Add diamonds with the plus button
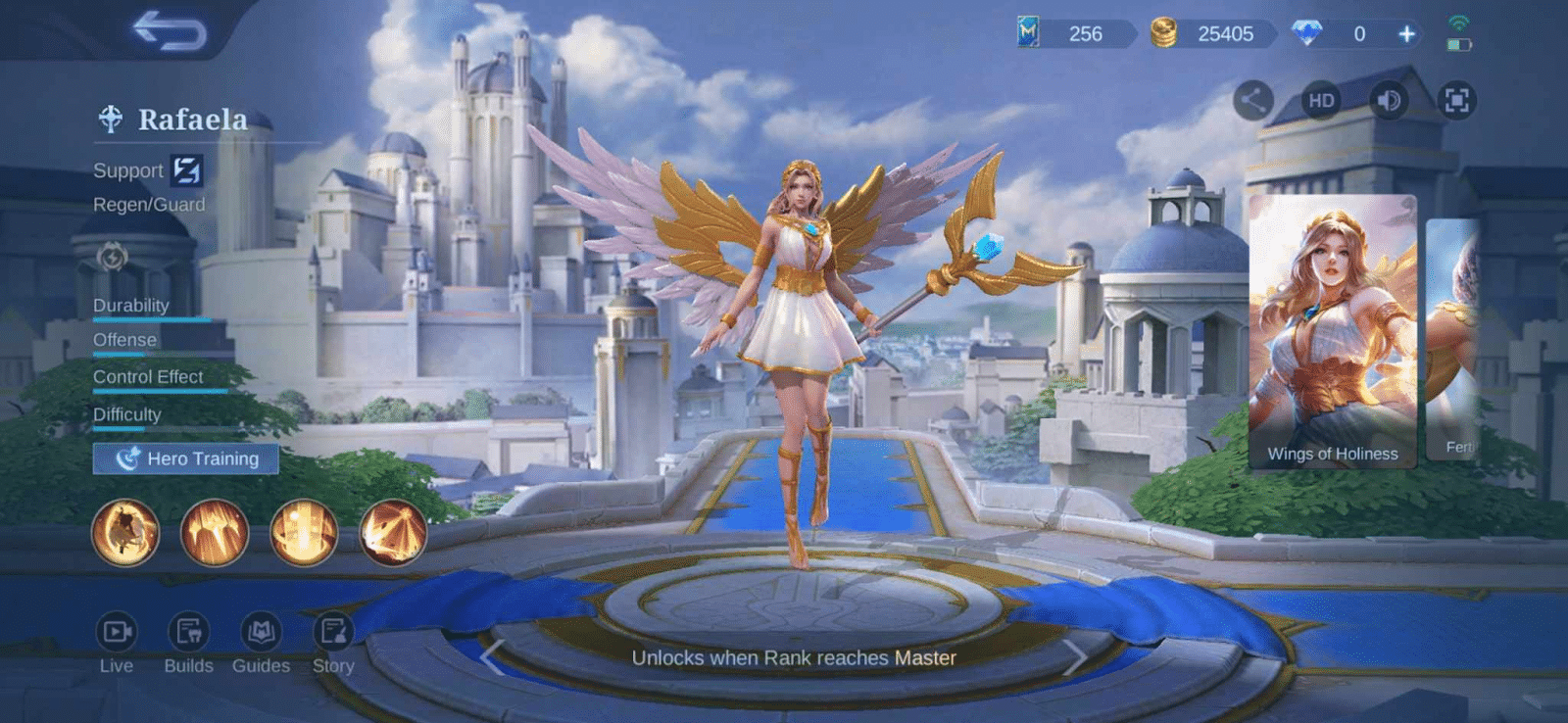 coord(1408,33)
